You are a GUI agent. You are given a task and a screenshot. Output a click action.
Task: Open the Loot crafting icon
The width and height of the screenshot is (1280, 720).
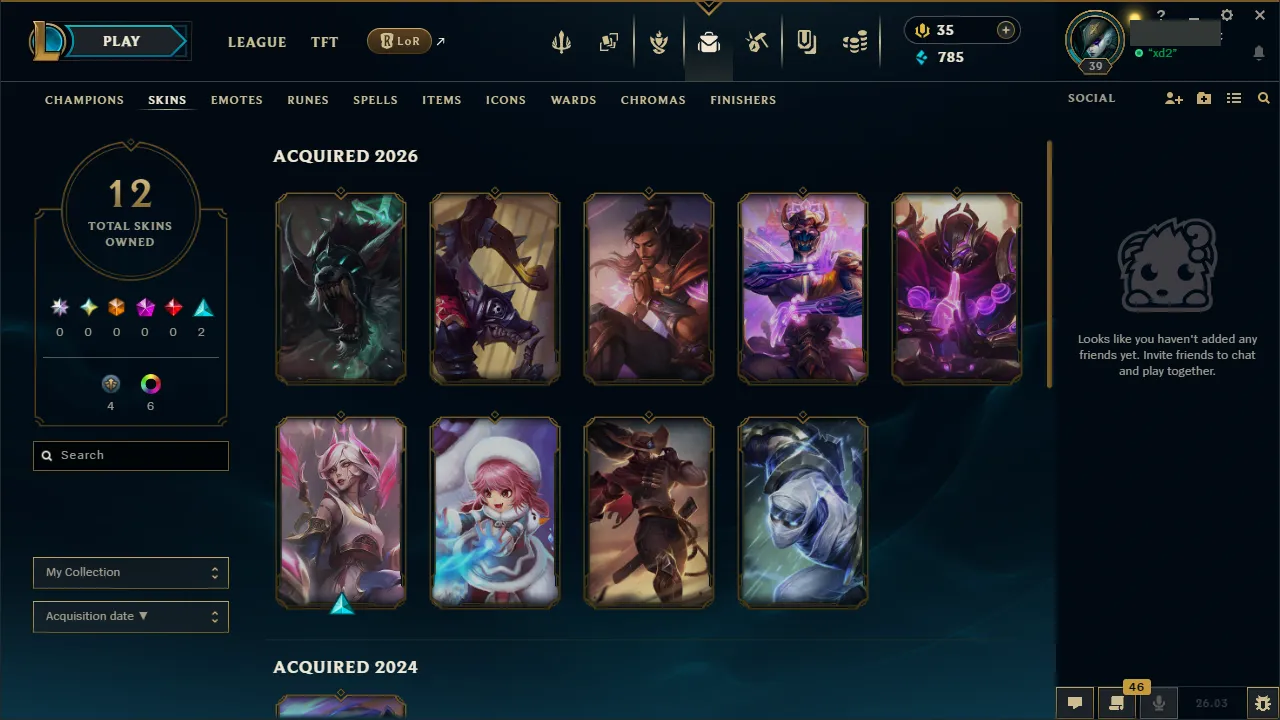click(757, 41)
